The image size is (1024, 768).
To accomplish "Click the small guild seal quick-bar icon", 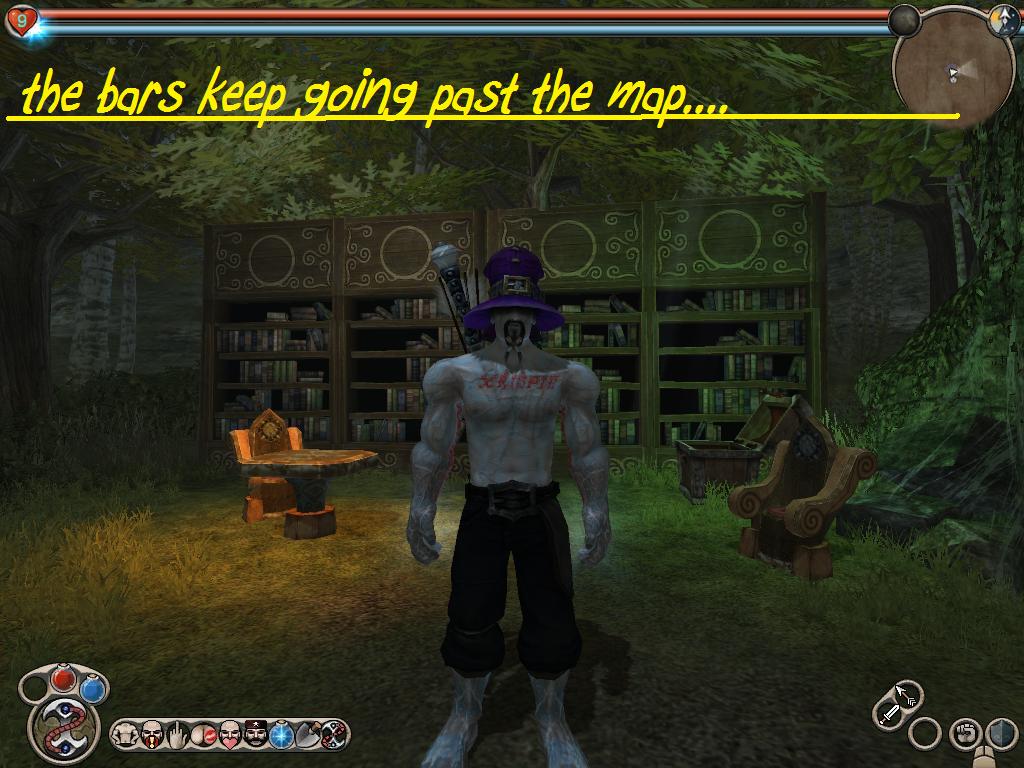I will (x=334, y=735).
